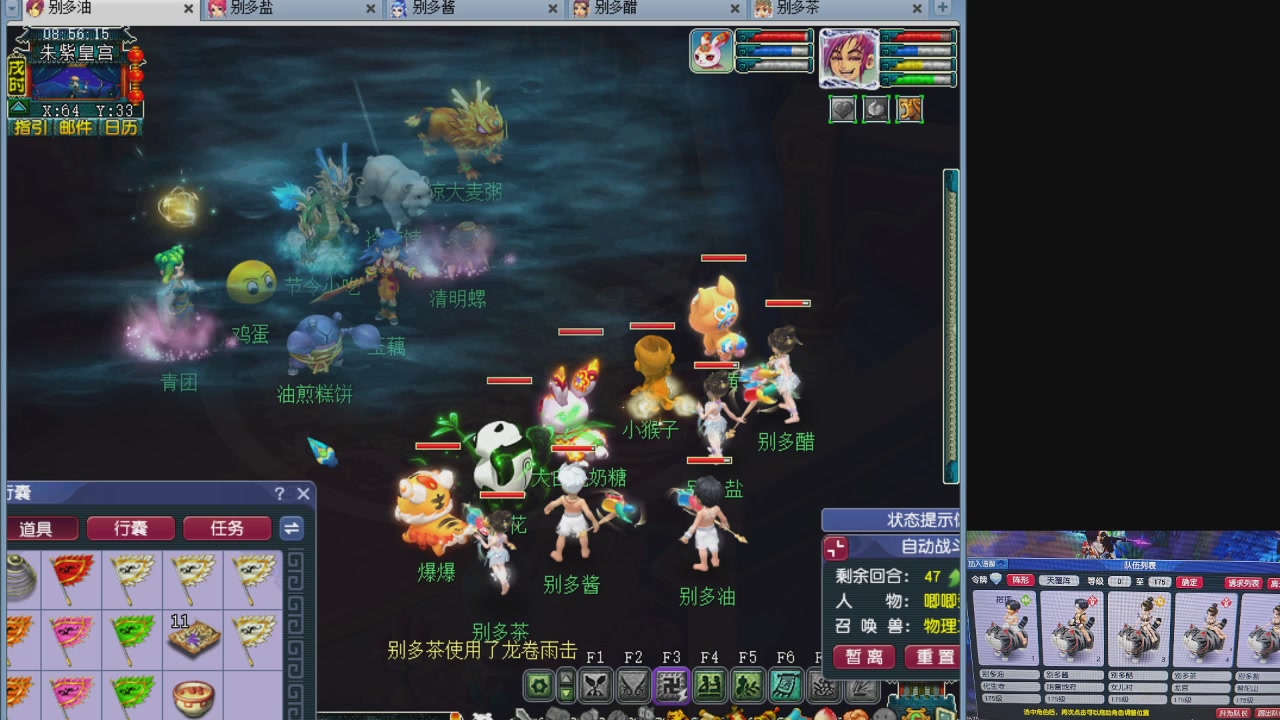Click the 阵形 formation button in team panel
This screenshot has height=720, width=1280.
point(1022,581)
